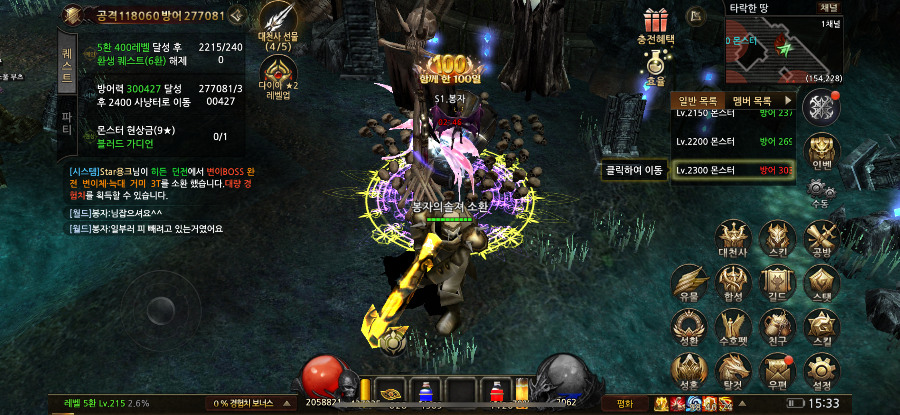Open the 인벤 inventory bag
Image resolution: width=900 pixels, height=415 pixels.
821,150
